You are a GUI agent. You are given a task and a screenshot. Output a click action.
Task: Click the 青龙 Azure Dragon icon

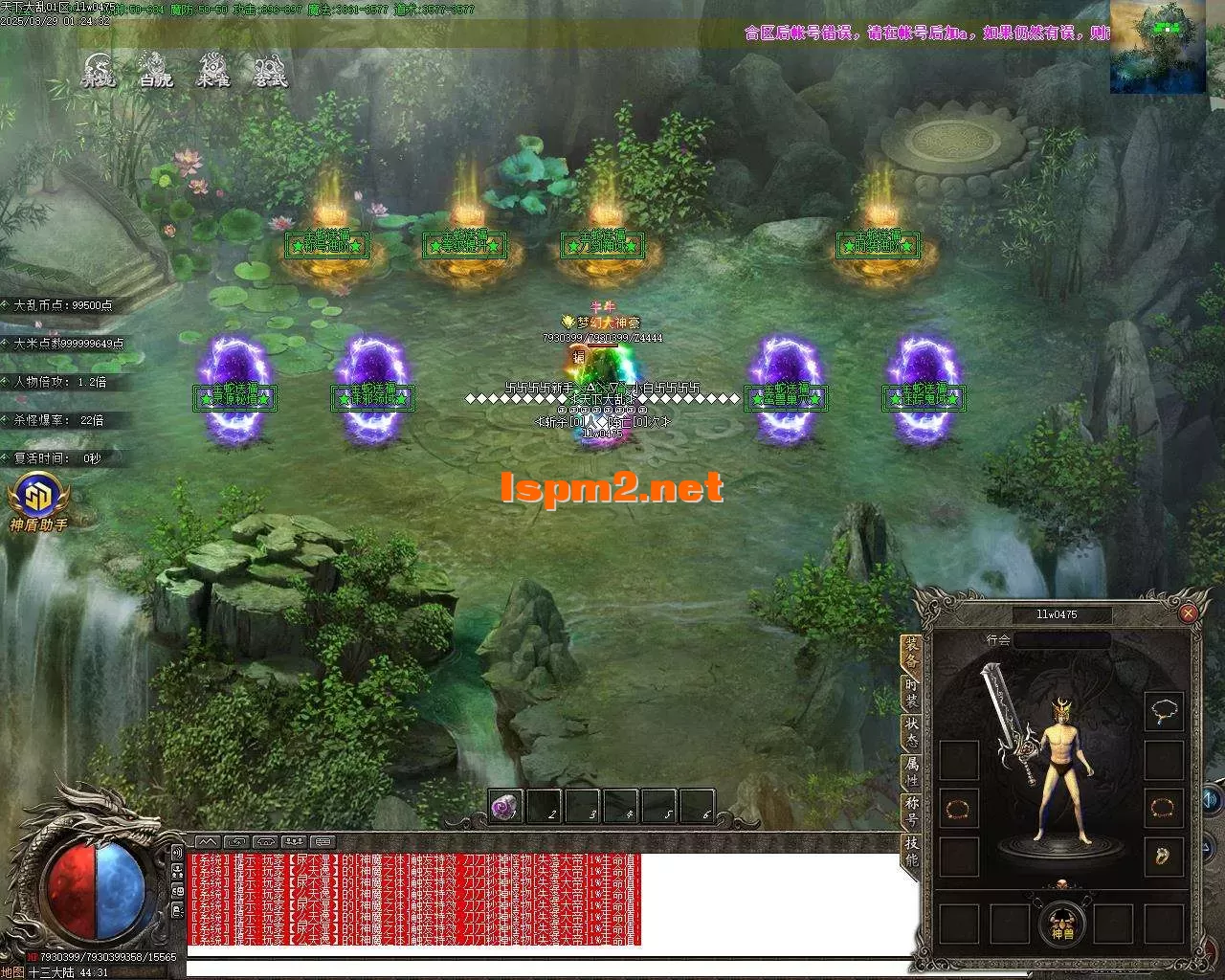coord(98,72)
